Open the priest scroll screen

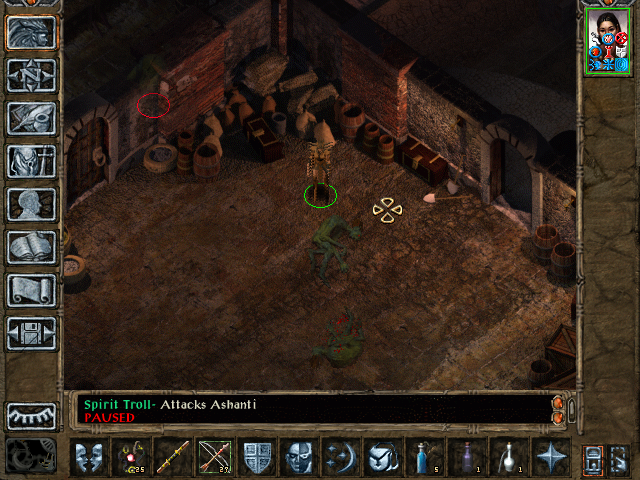pyautogui.click(x=31, y=290)
